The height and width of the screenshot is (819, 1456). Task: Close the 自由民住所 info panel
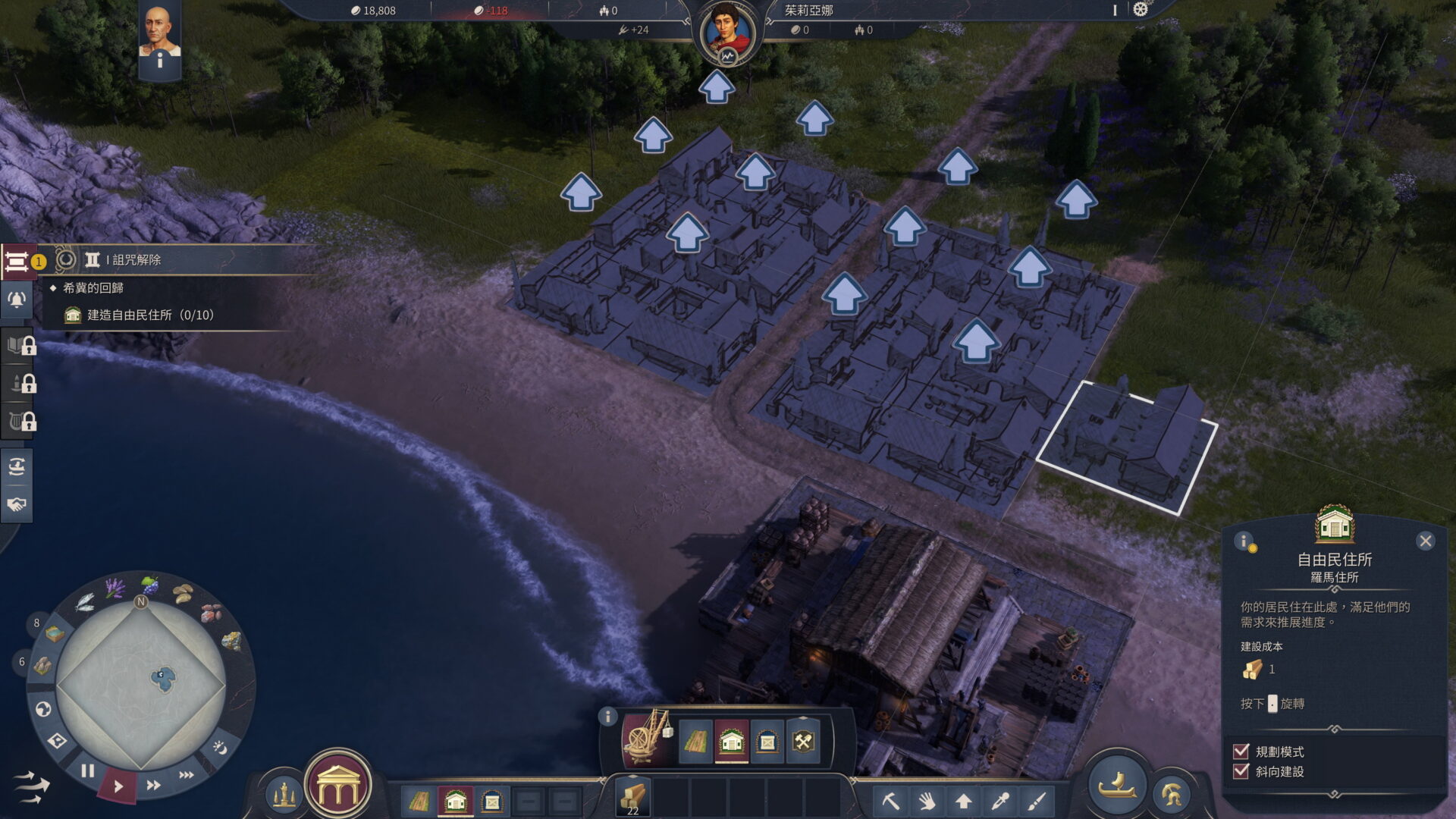click(x=1425, y=541)
